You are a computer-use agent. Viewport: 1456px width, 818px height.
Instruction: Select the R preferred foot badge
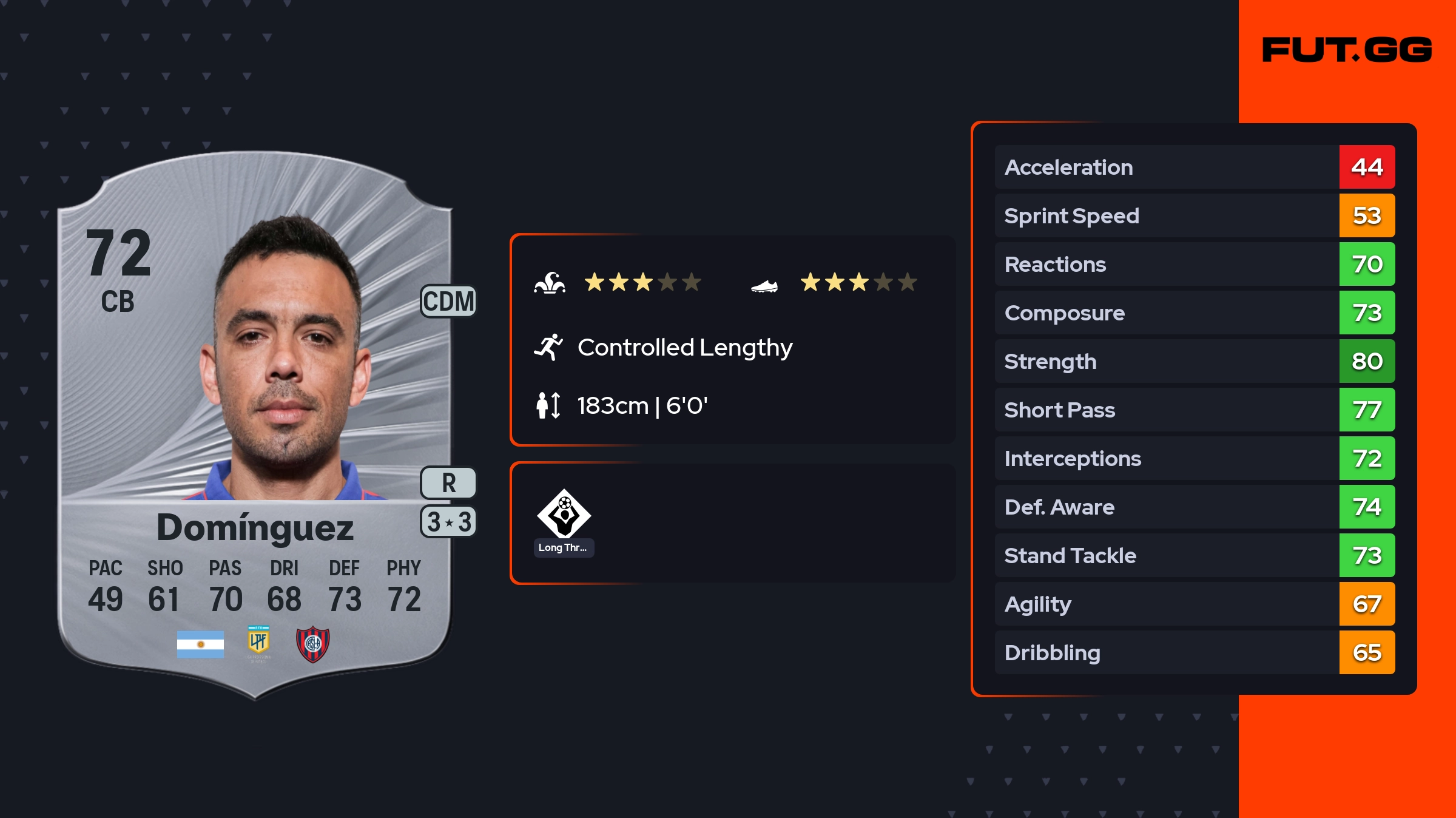448,483
